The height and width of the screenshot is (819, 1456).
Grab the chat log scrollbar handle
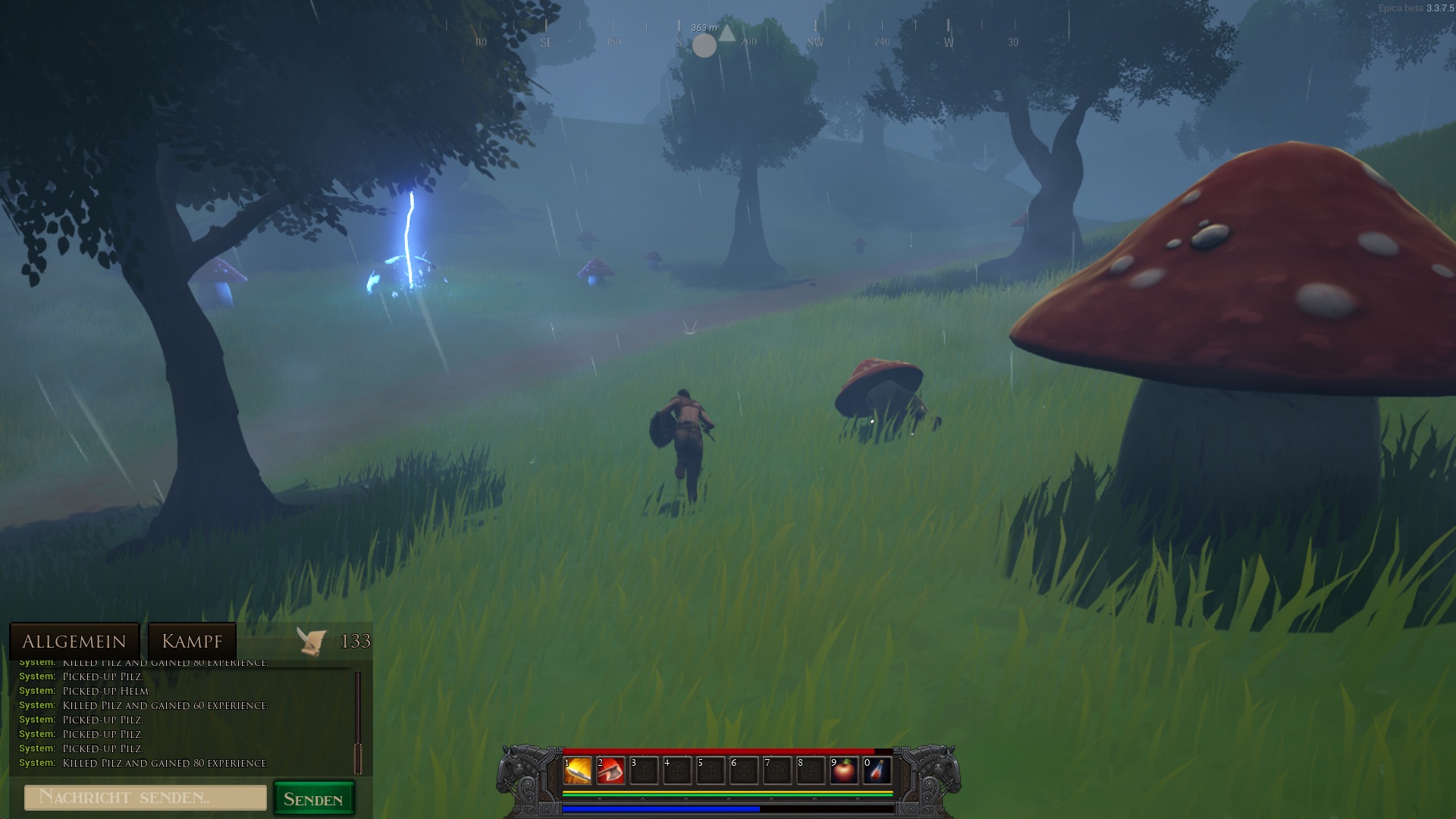[358, 758]
